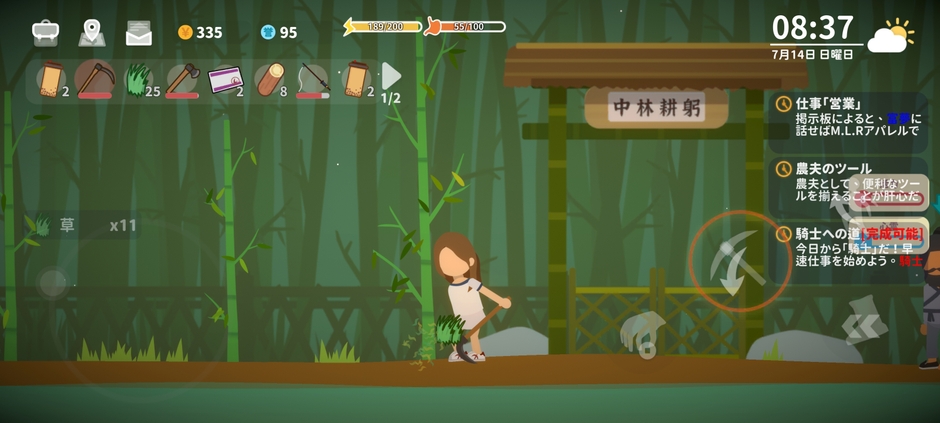The width and height of the screenshot is (940, 423).
Task: Tap the sickle swing action button
Action: pyautogui.click(x=740, y=260)
